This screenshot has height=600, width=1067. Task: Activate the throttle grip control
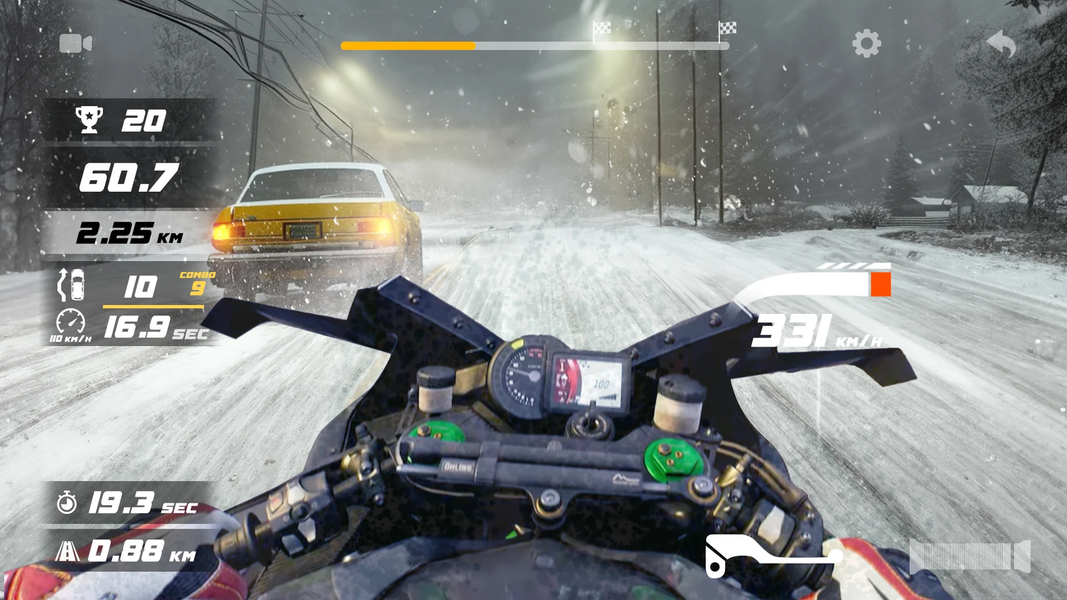click(x=969, y=555)
